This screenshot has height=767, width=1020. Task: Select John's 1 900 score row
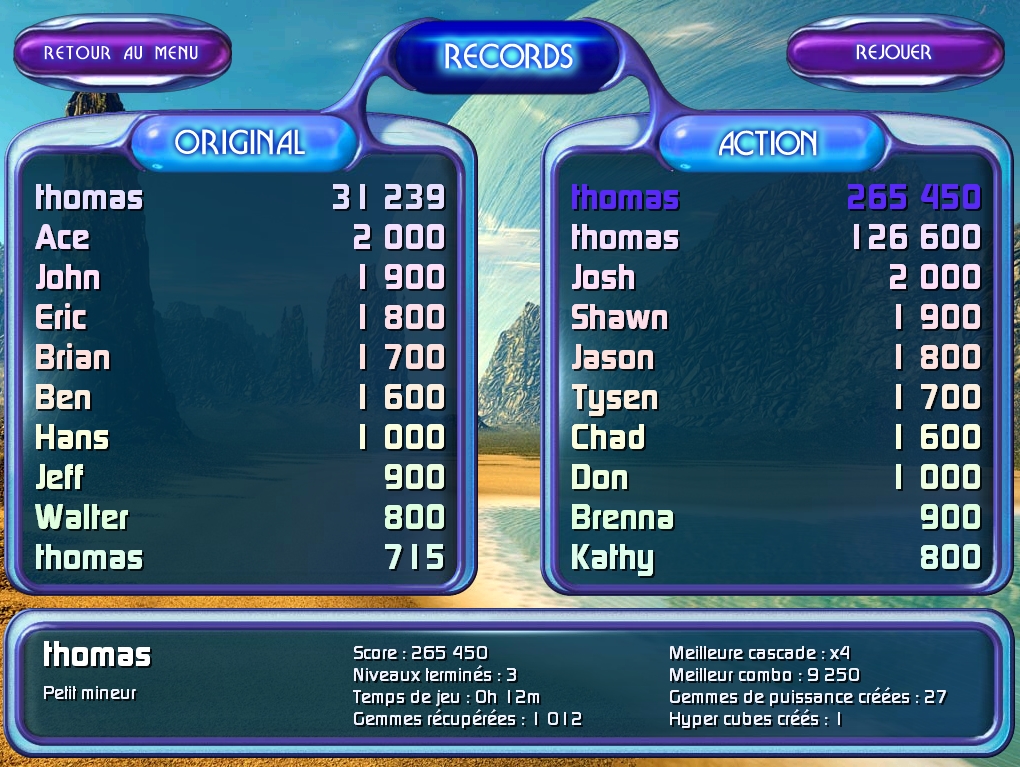(240, 278)
